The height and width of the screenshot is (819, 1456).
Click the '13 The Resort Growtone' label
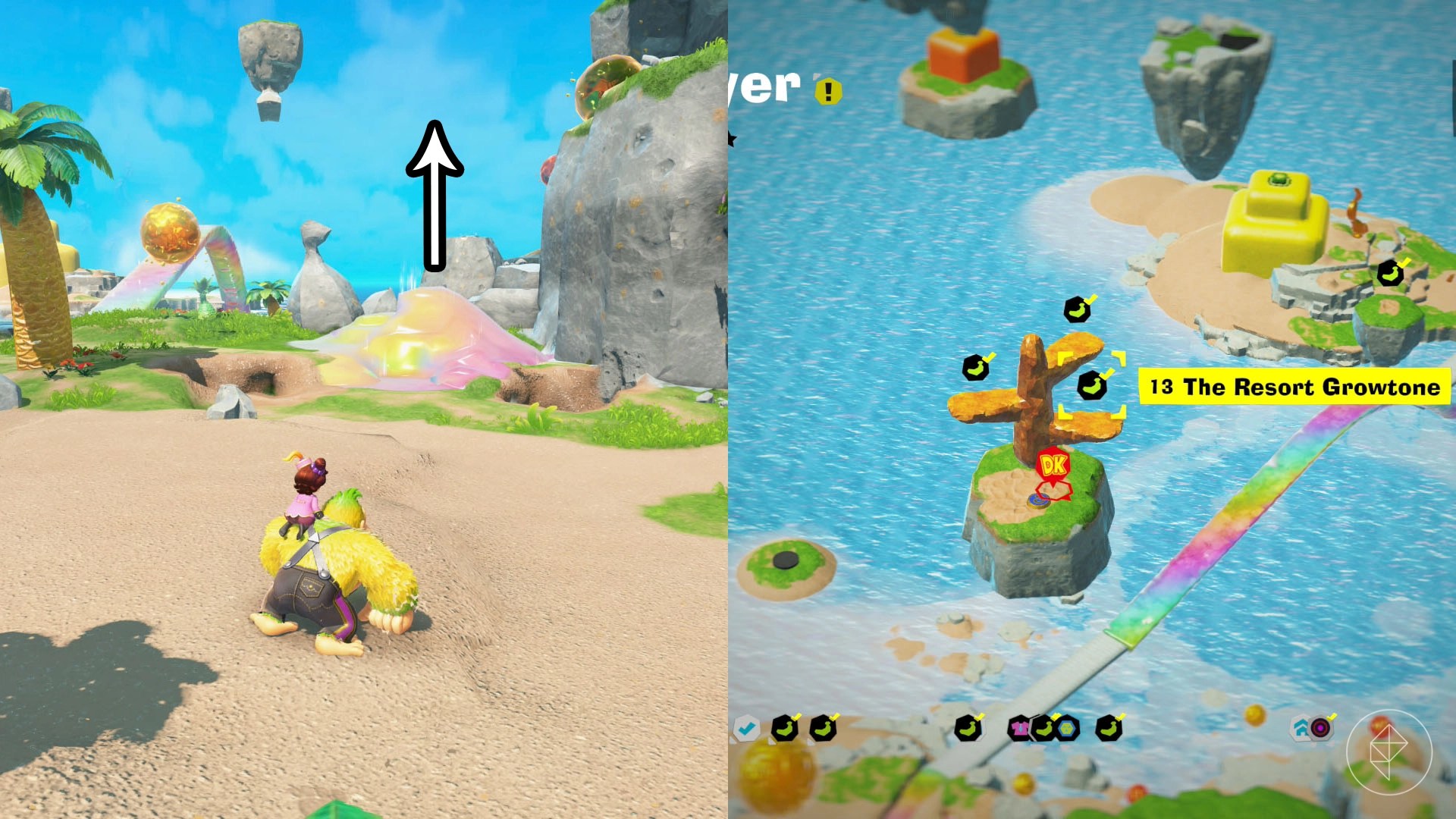1294,388
